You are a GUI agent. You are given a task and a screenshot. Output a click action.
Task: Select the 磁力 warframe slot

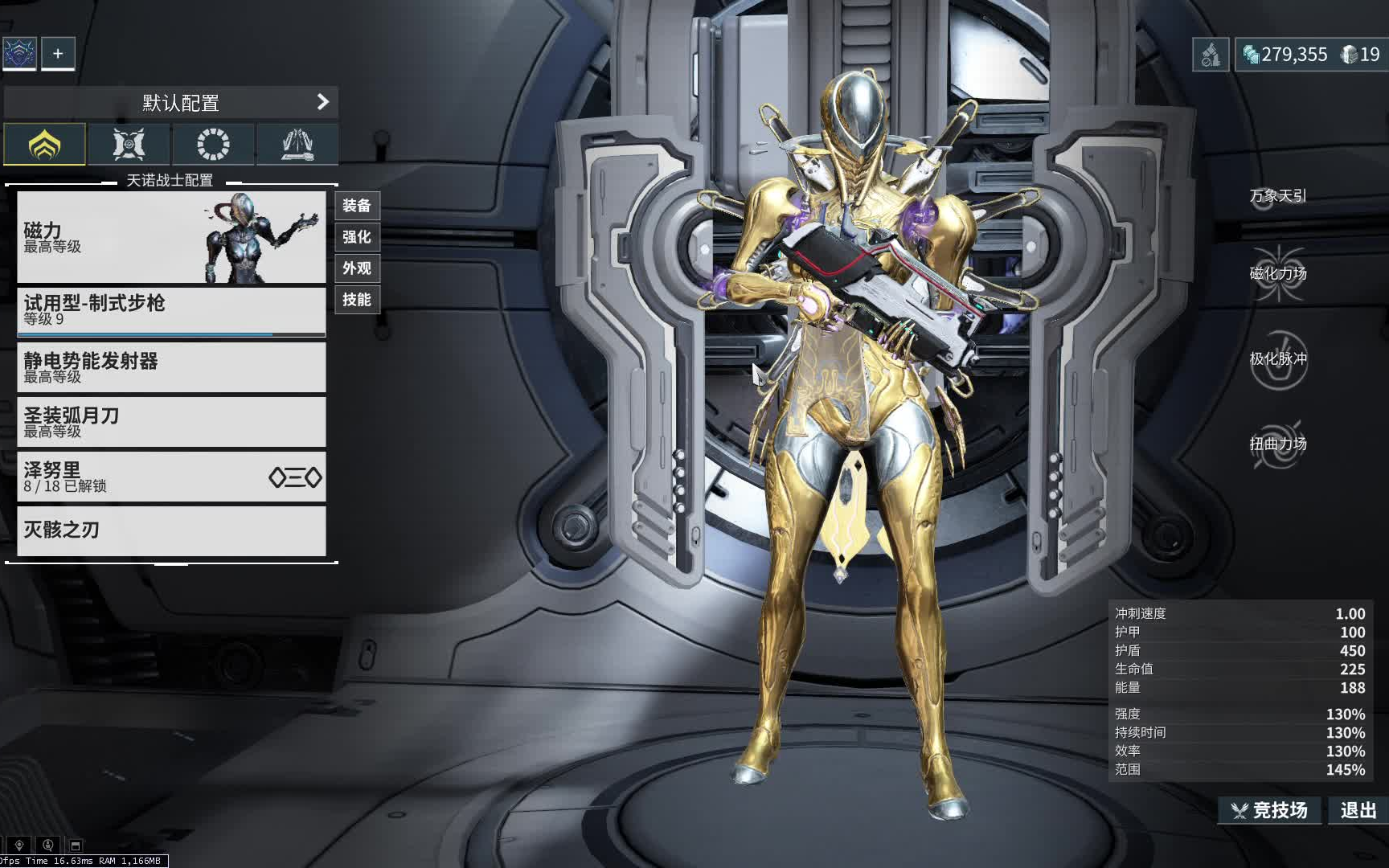pos(171,237)
